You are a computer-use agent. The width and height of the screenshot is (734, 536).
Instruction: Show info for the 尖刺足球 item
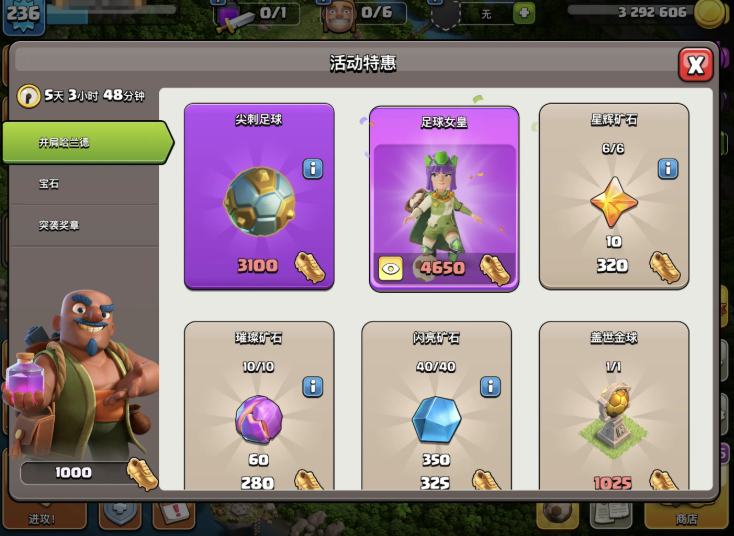(313, 168)
